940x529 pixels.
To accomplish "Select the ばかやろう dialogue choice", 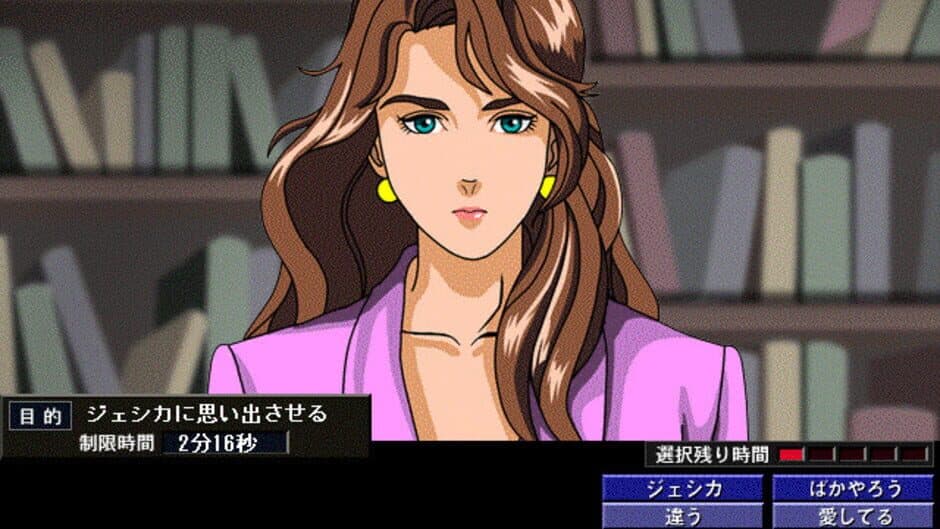I will [x=853, y=489].
